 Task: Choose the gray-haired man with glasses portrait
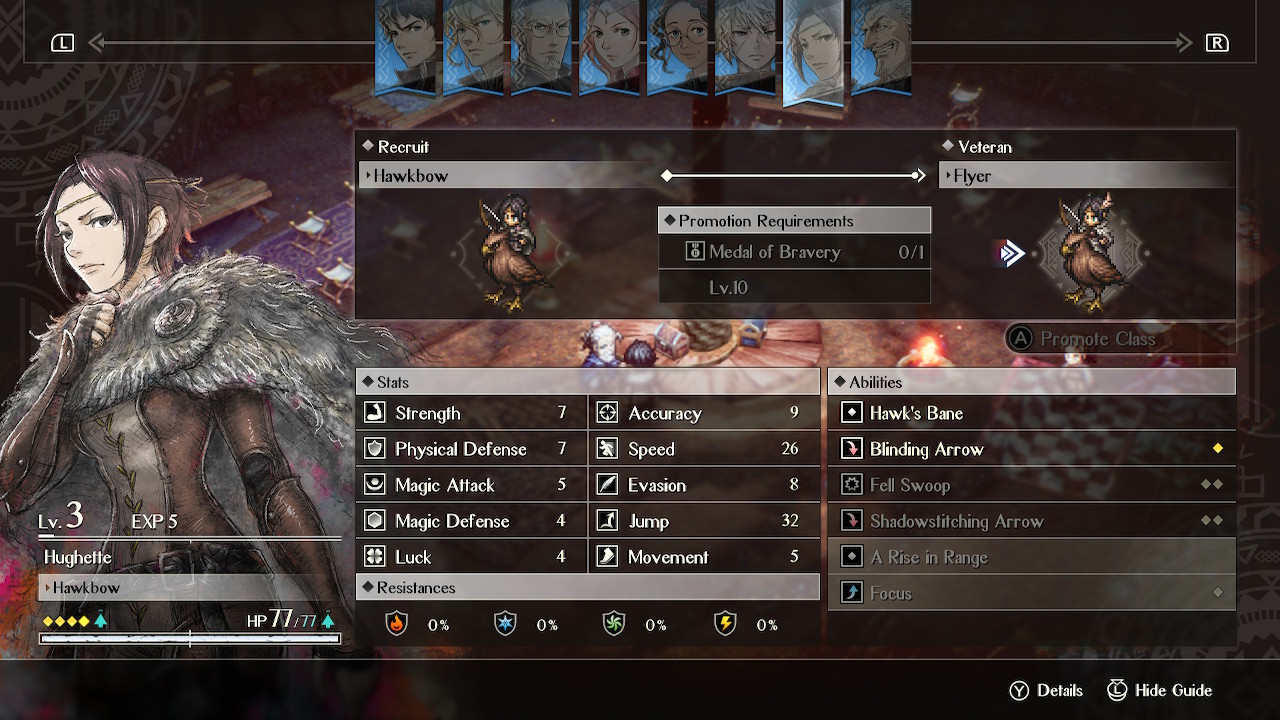(x=541, y=47)
